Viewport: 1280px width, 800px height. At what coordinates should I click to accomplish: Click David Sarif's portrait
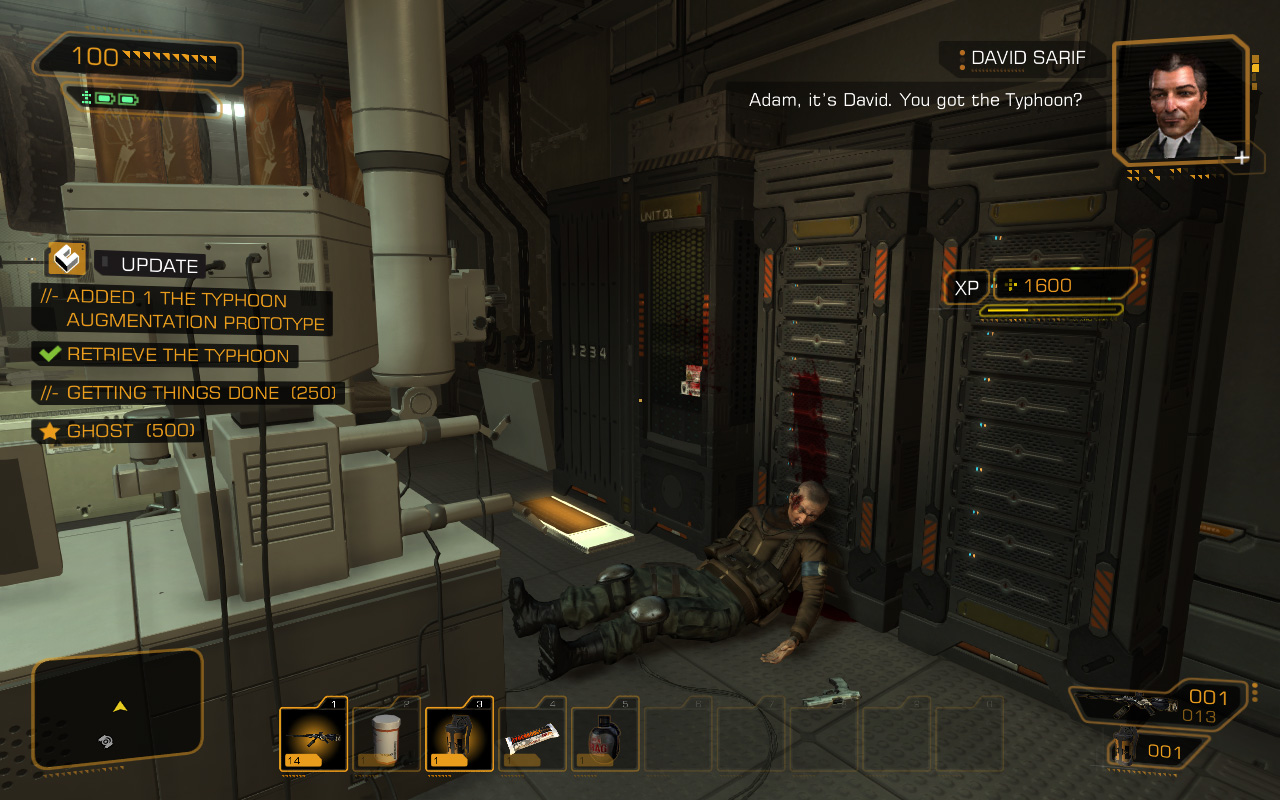pyautogui.click(x=1179, y=102)
